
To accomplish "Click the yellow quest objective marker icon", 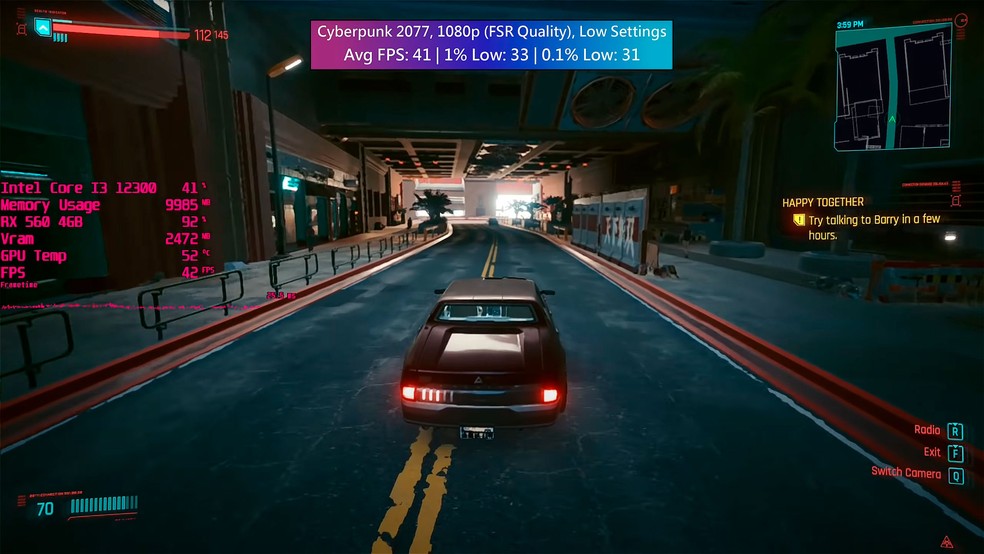I will [x=798, y=219].
